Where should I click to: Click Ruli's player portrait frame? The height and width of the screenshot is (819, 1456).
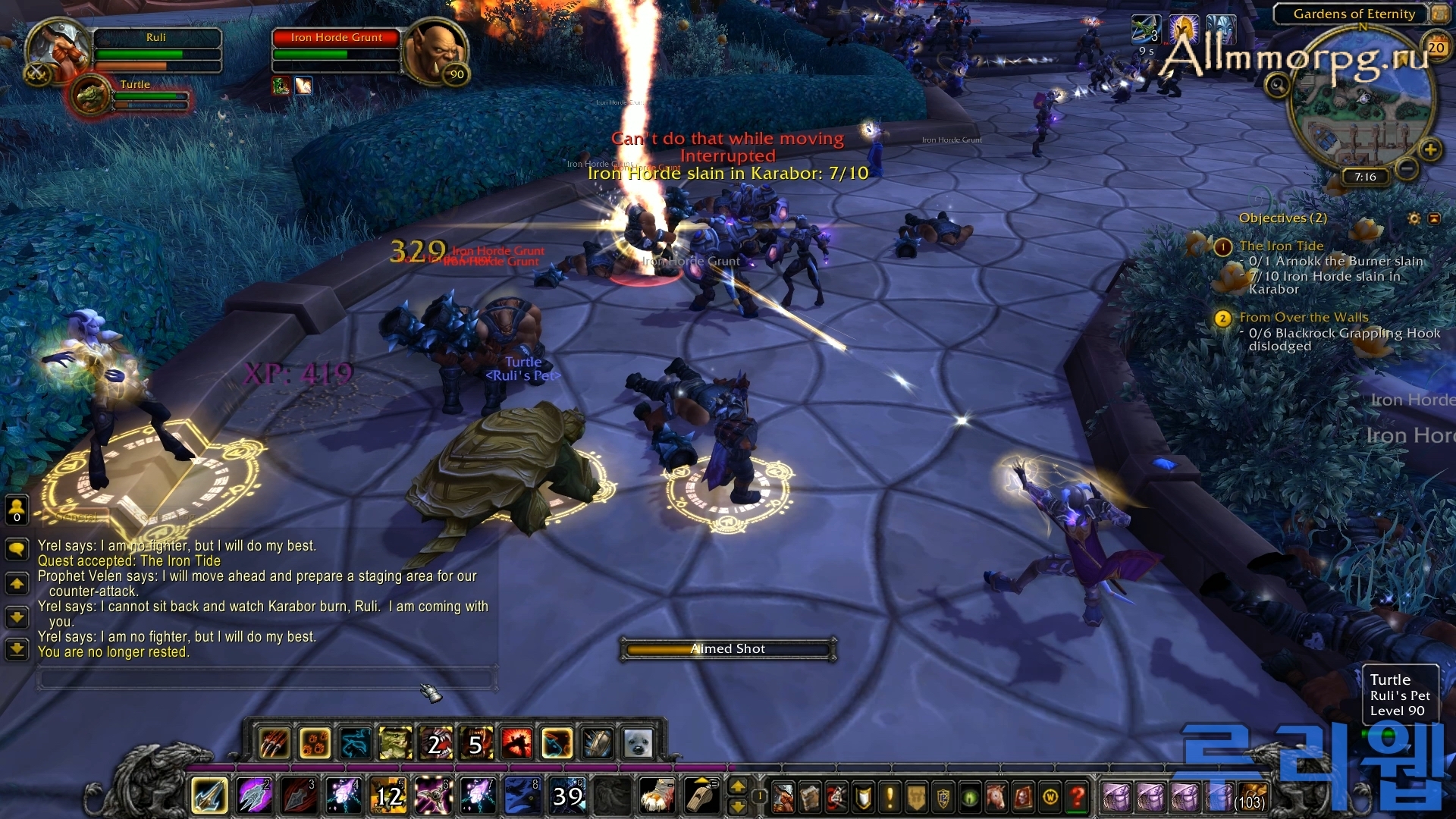tap(55, 50)
